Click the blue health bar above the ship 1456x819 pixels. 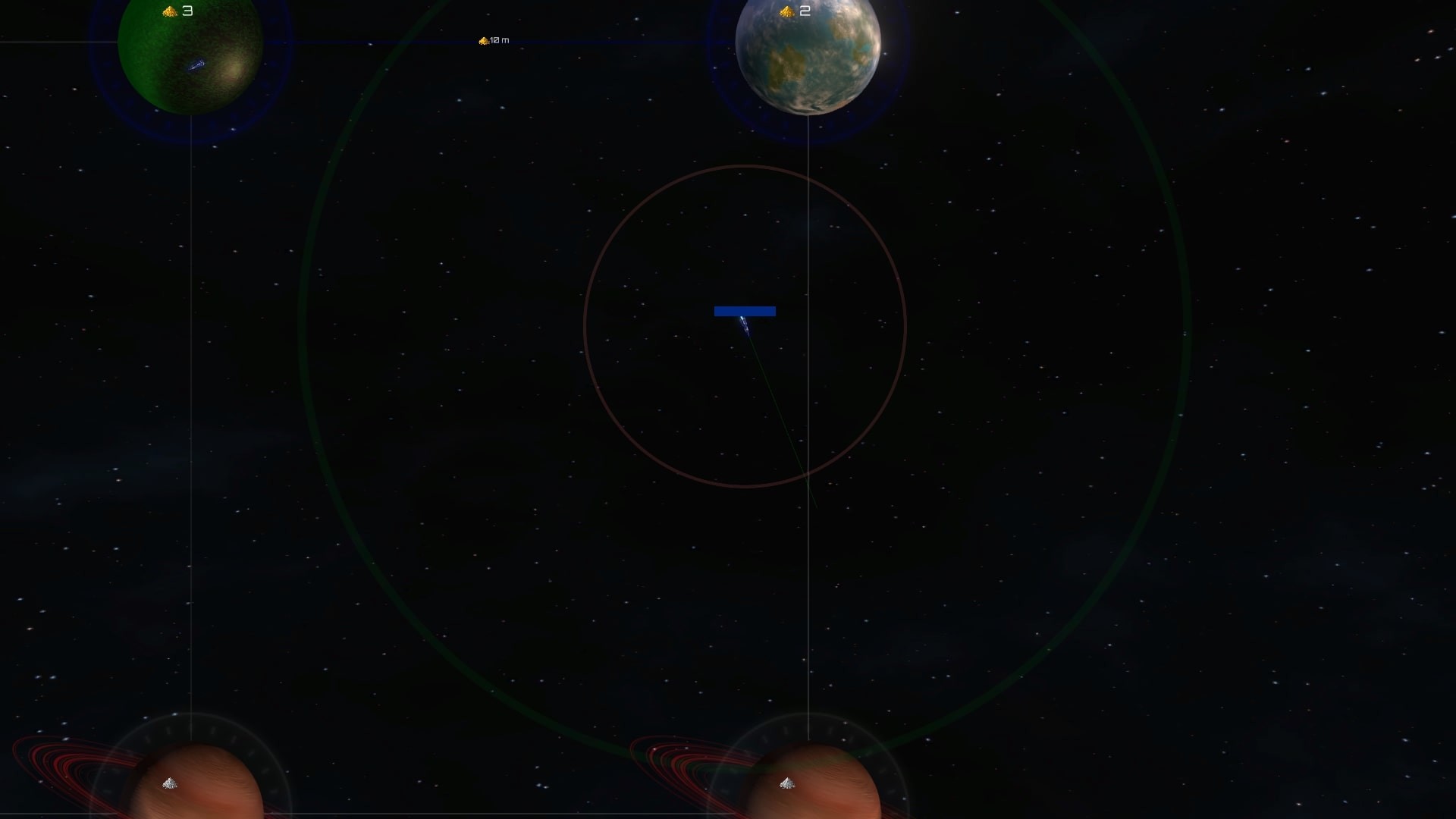(744, 311)
